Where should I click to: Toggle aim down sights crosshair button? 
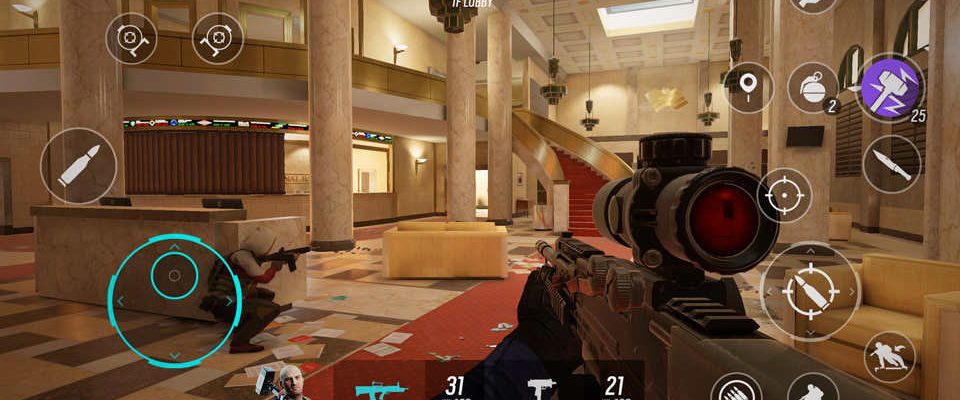click(784, 194)
